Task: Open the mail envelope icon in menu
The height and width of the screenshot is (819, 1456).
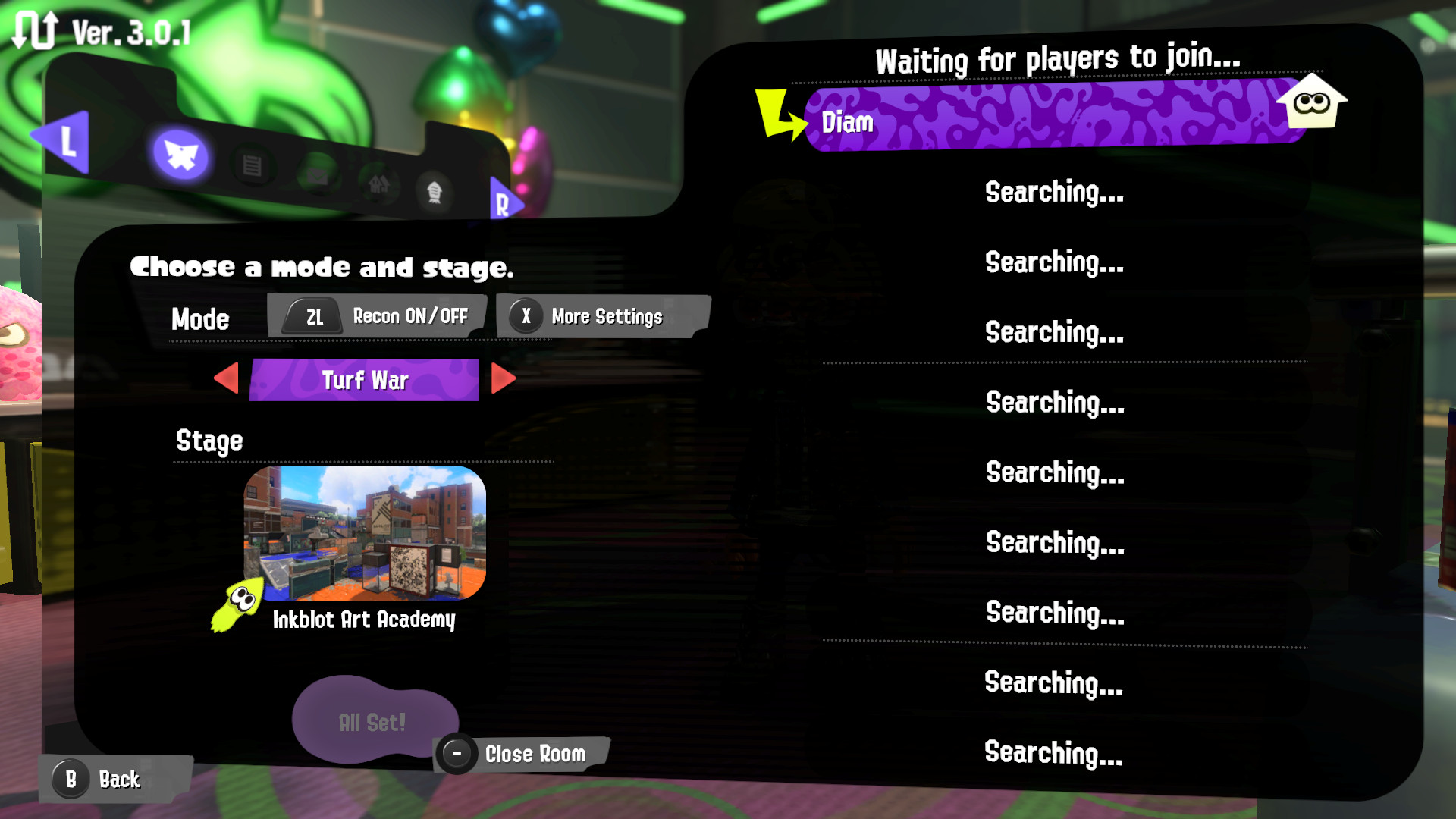Action: point(318,177)
